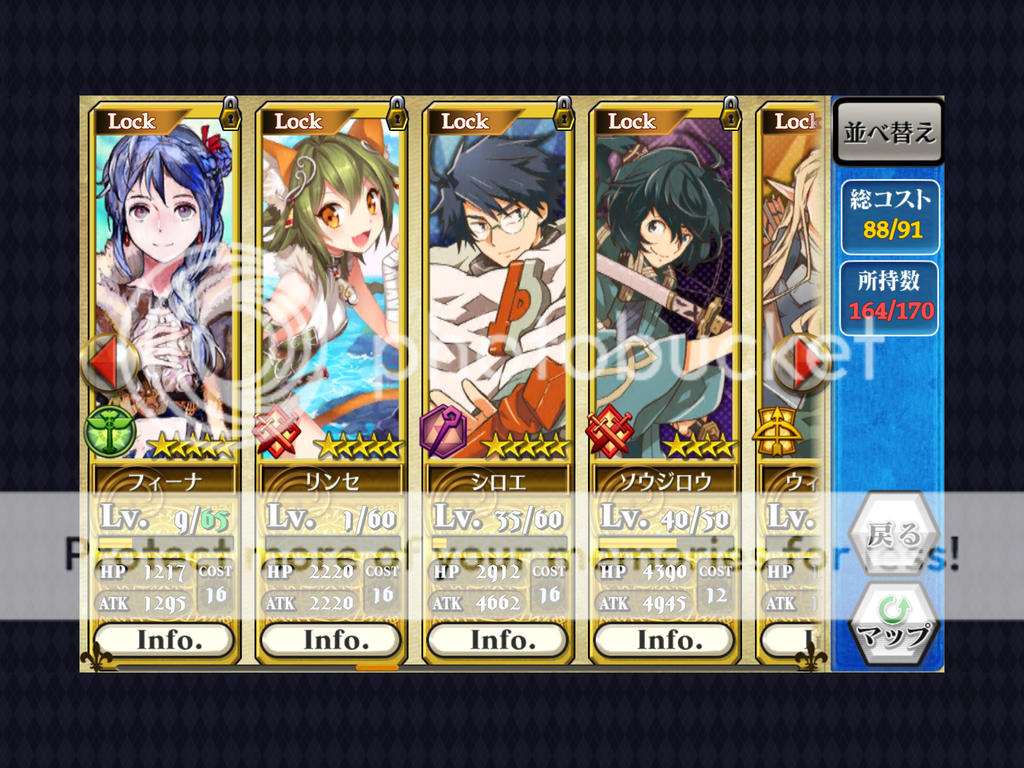Viewport: 1024px width, 768px height.
Task: Open the 並べ替え sort button
Action: pyautogui.click(x=888, y=133)
